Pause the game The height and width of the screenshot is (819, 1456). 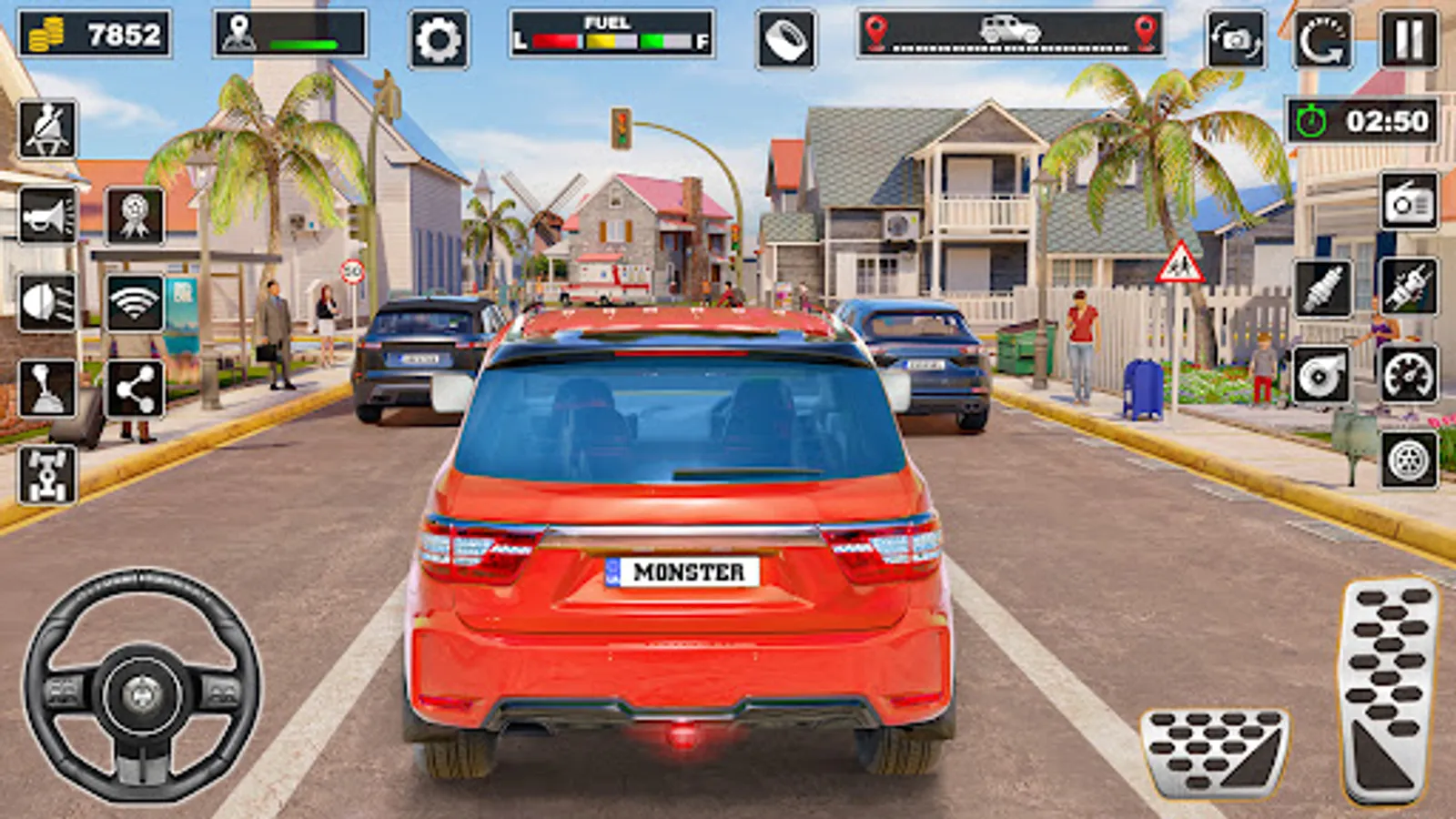(1409, 39)
